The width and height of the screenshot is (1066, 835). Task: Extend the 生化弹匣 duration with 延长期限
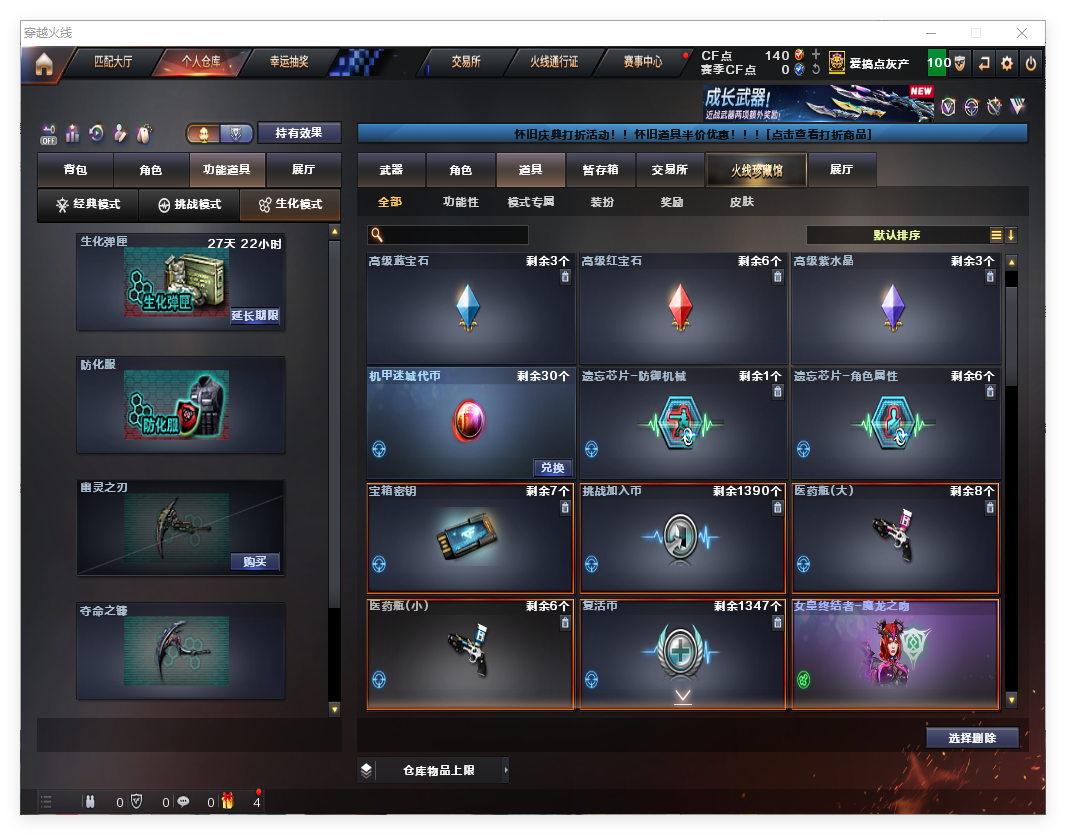[x=255, y=316]
